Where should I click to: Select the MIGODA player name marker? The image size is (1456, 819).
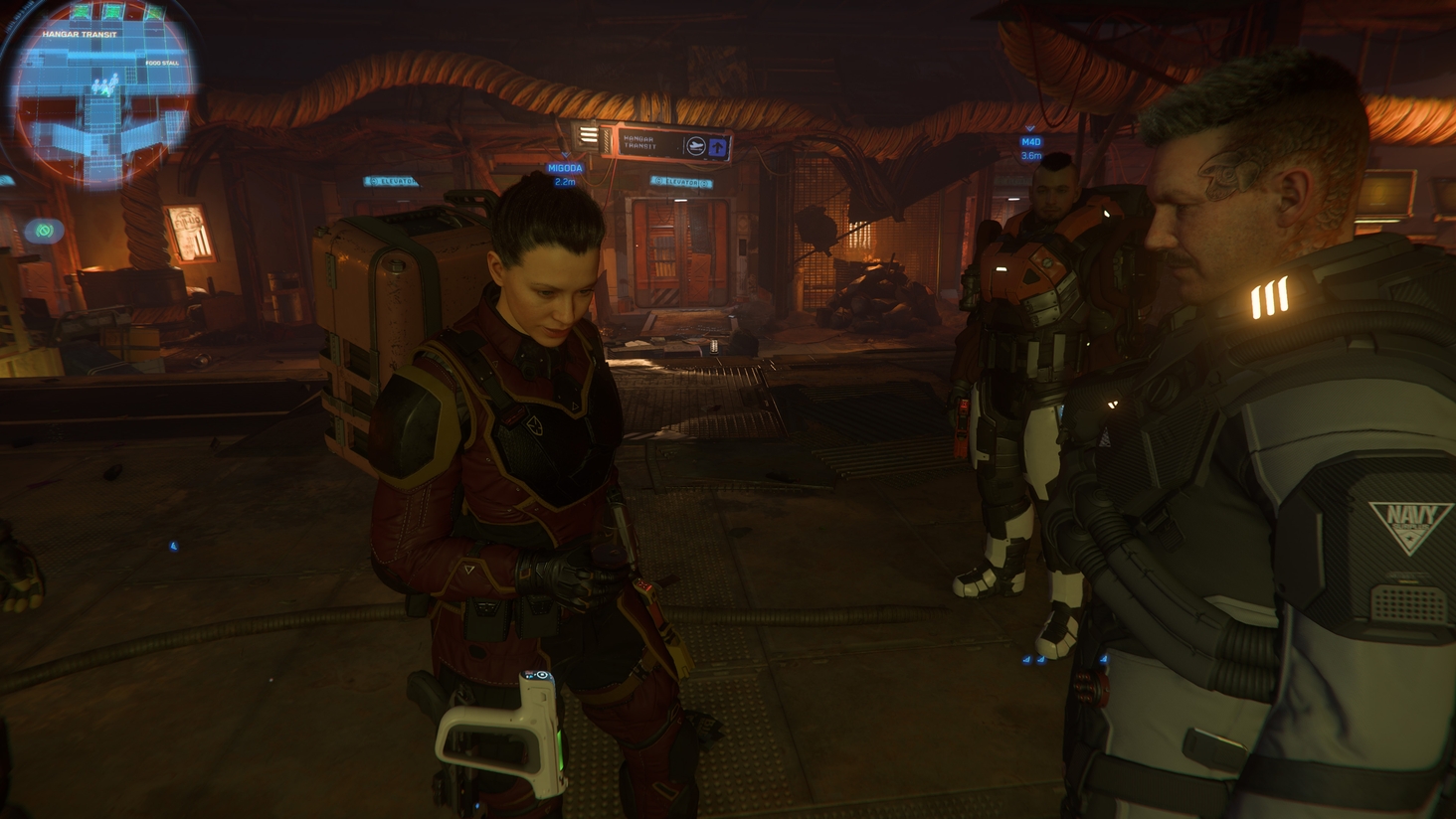tap(565, 168)
